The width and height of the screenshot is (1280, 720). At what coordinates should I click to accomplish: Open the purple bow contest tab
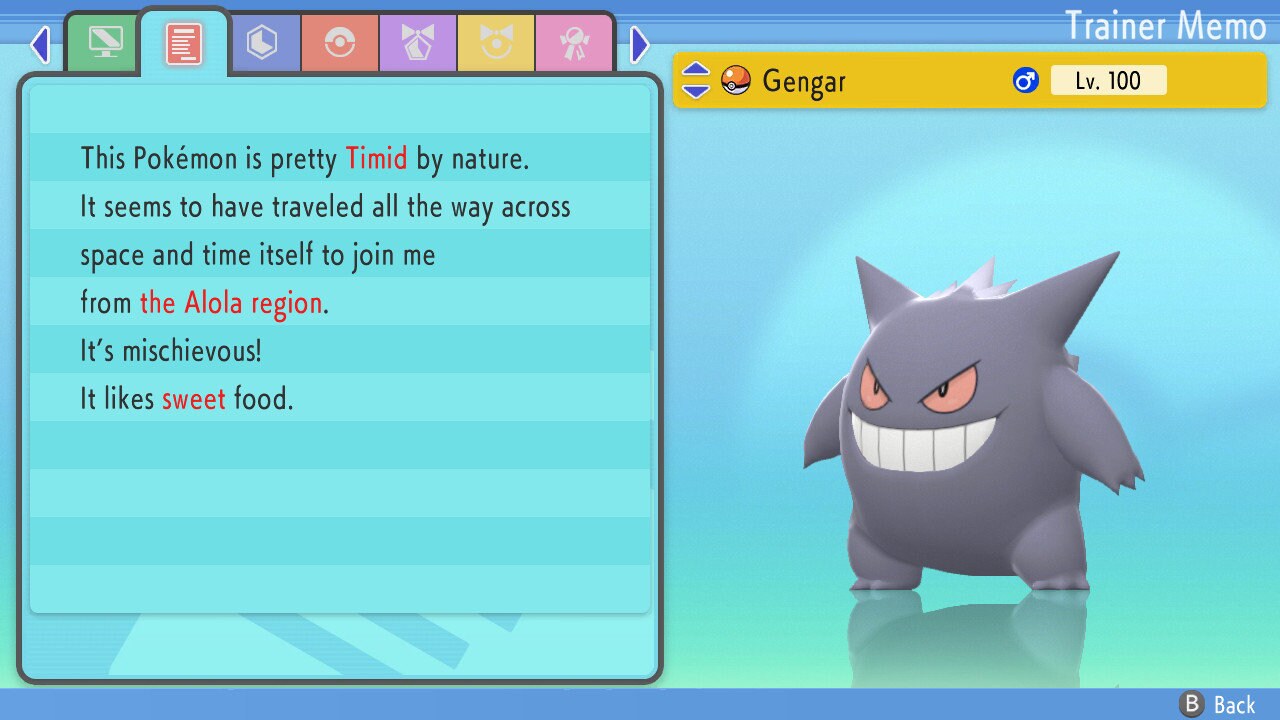(418, 44)
